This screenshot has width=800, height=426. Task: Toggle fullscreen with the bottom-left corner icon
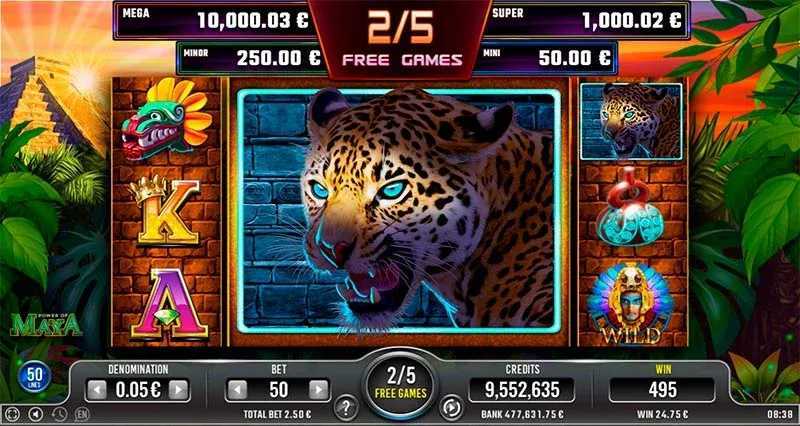[12, 413]
